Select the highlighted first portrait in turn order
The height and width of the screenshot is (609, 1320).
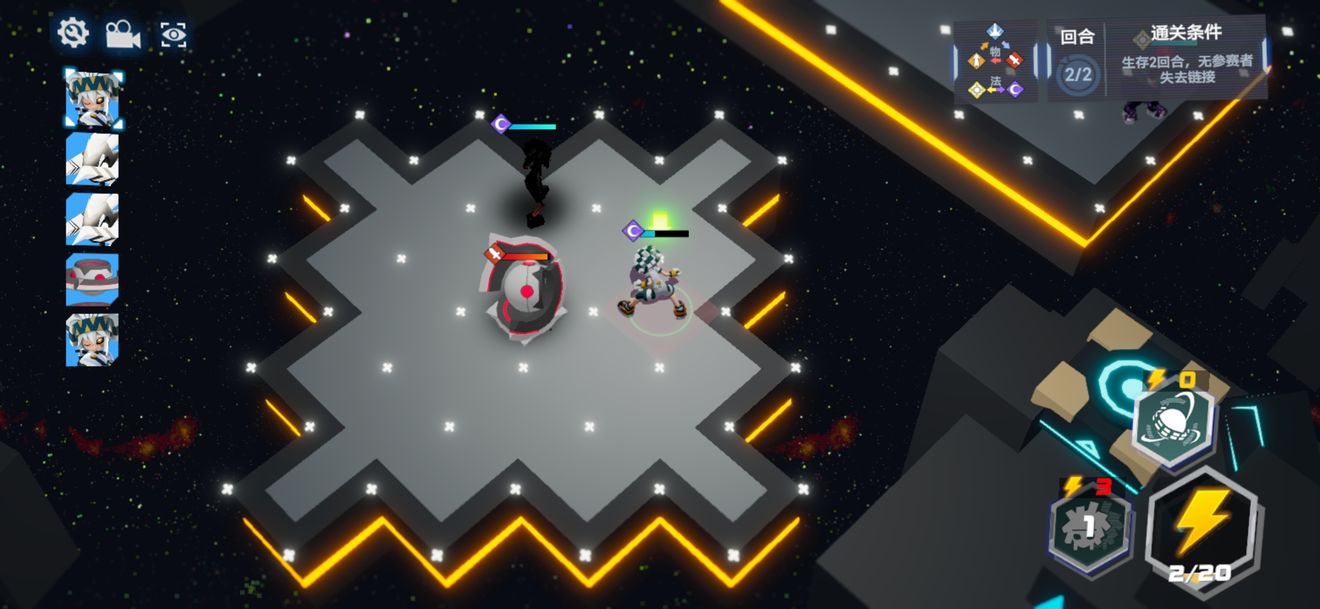pos(93,99)
